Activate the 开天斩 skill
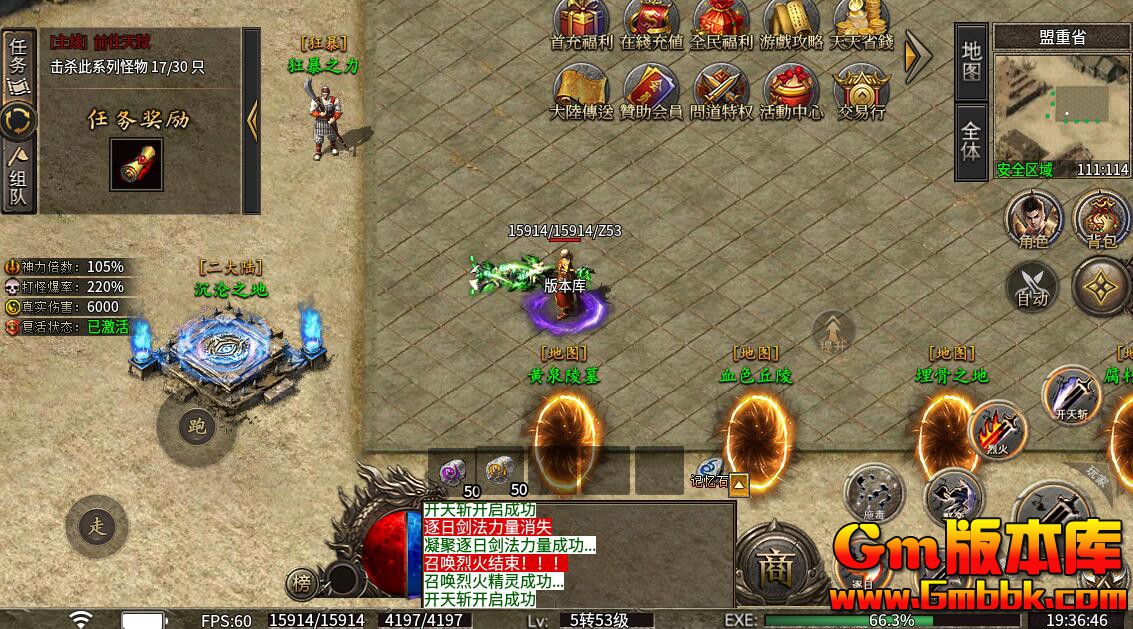1133x629 pixels. pyautogui.click(x=1071, y=394)
